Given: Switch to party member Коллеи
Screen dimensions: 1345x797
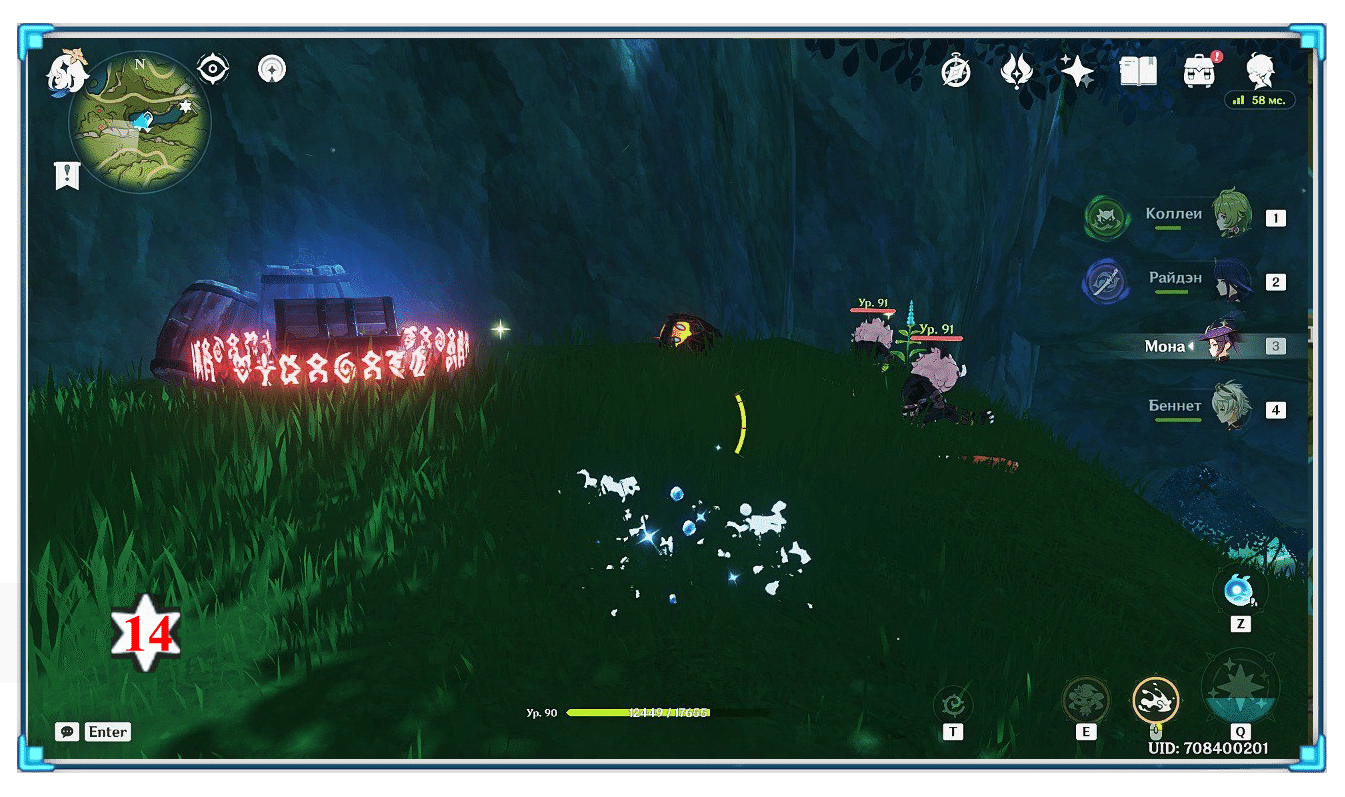Looking at the screenshot, I should click(x=1232, y=216).
